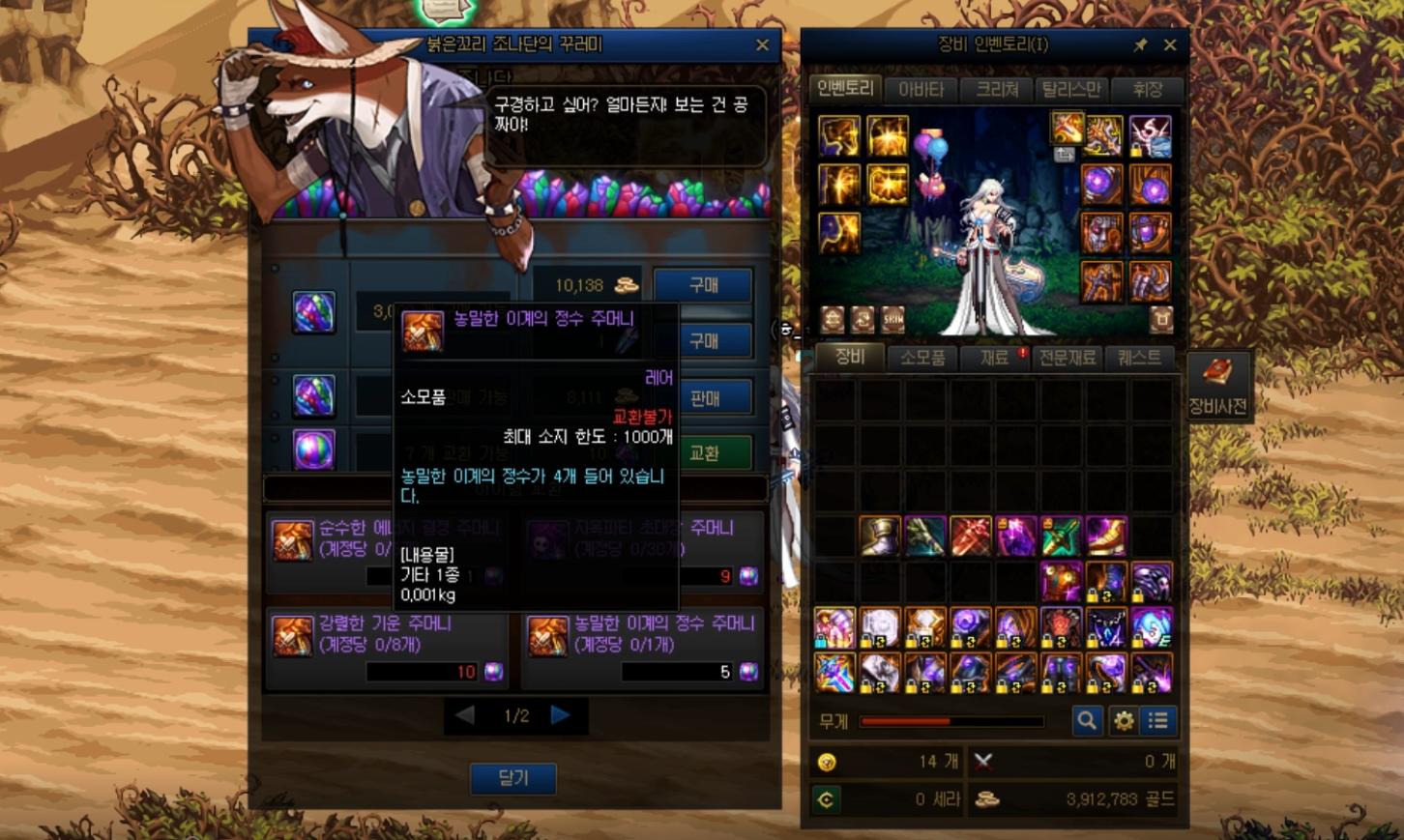This screenshot has width=1404, height=840.
Task: Pin the inventory window
Action: coord(1141,45)
